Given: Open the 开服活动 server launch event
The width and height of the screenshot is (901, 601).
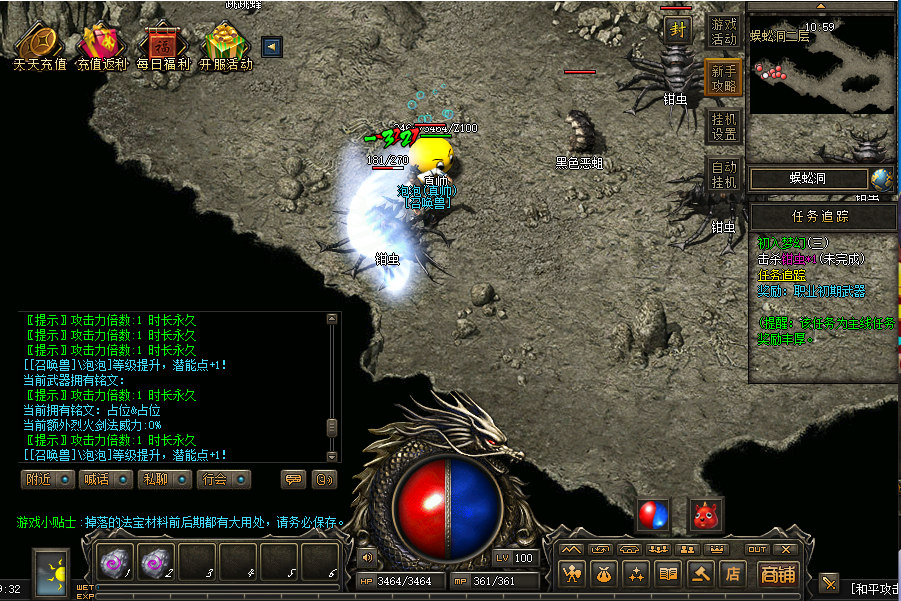Looking at the screenshot, I should pyautogui.click(x=225, y=45).
